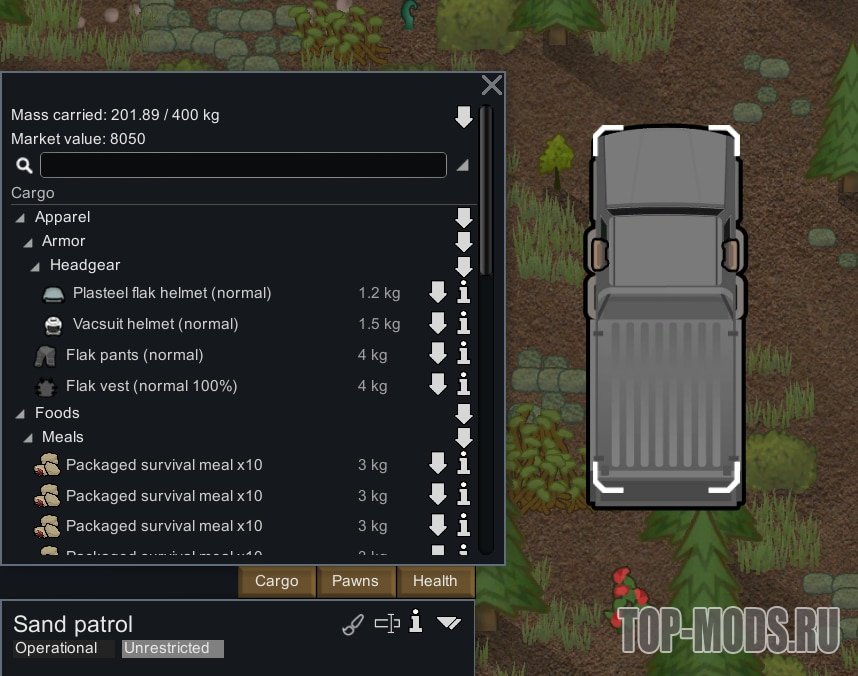Collapse the Meals subcategory

[x=28, y=437]
